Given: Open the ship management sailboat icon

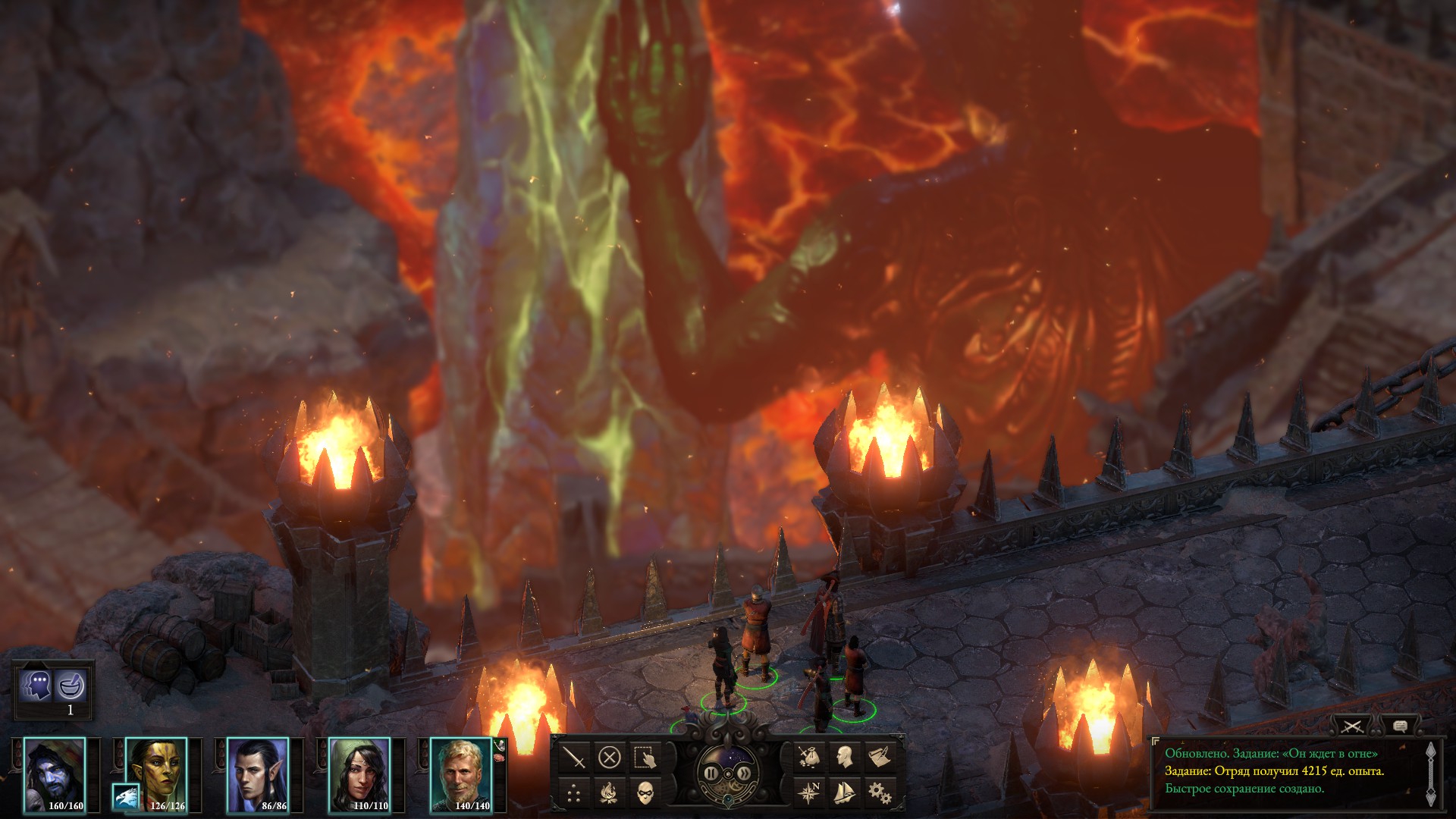Looking at the screenshot, I should tap(844, 792).
